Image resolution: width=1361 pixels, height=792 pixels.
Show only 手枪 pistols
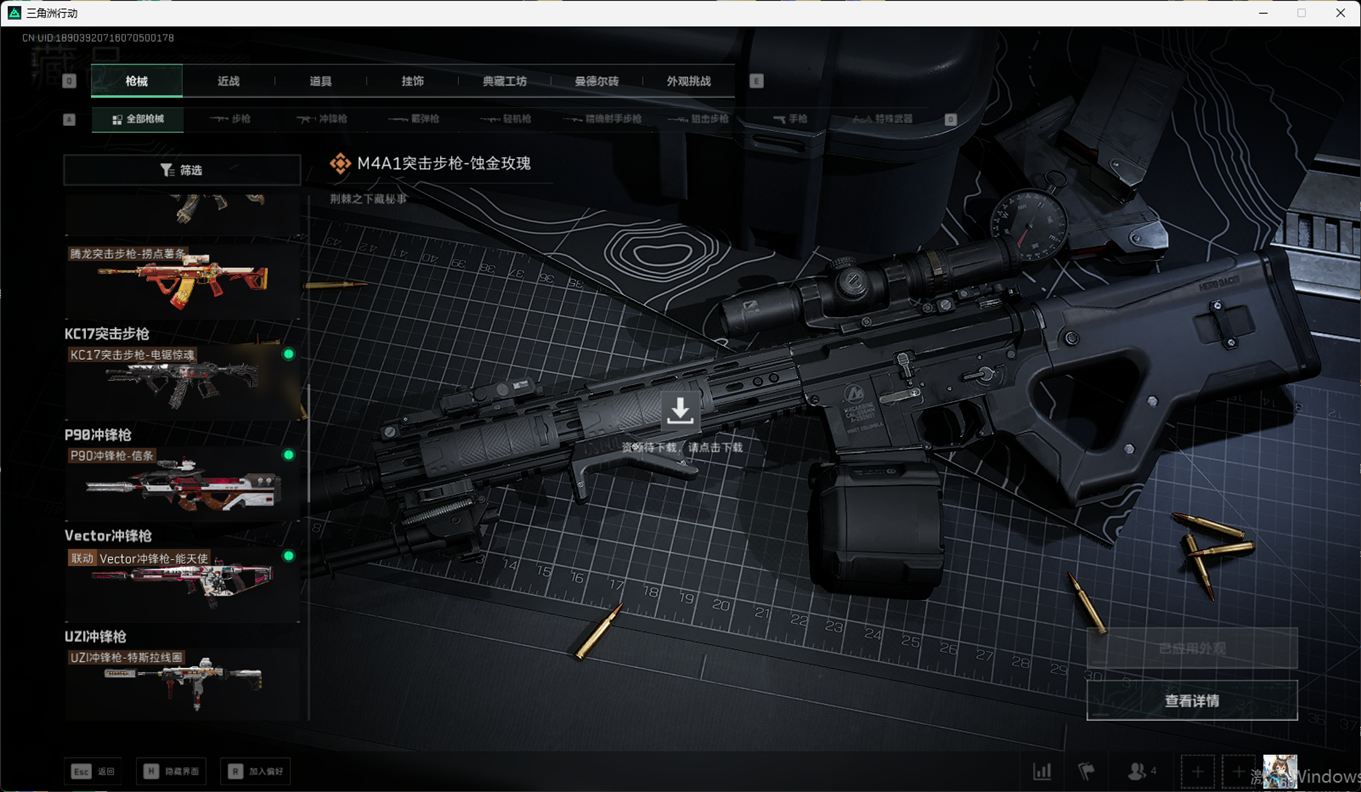tap(790, 119)
